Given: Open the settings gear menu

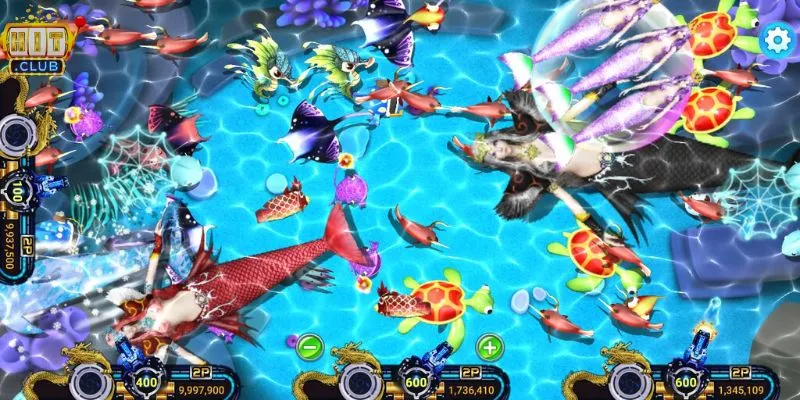Looking at the screenshot, I should tap(776, 39).
